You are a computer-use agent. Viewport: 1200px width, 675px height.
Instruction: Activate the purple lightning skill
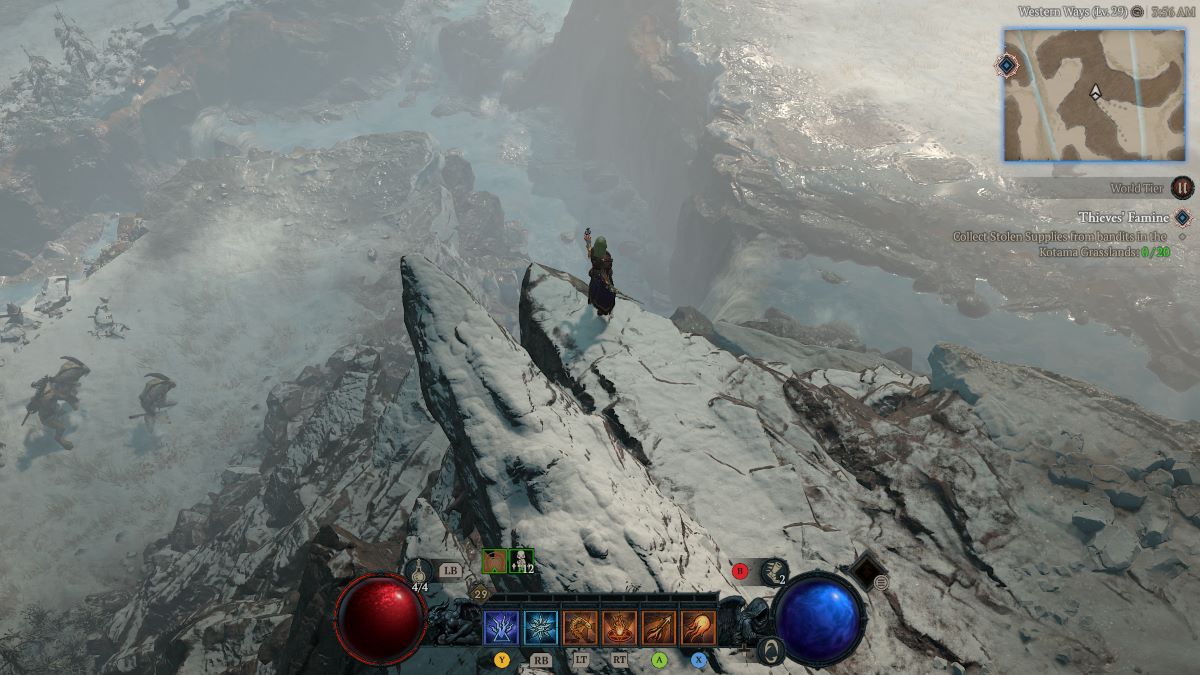[501, 628]
